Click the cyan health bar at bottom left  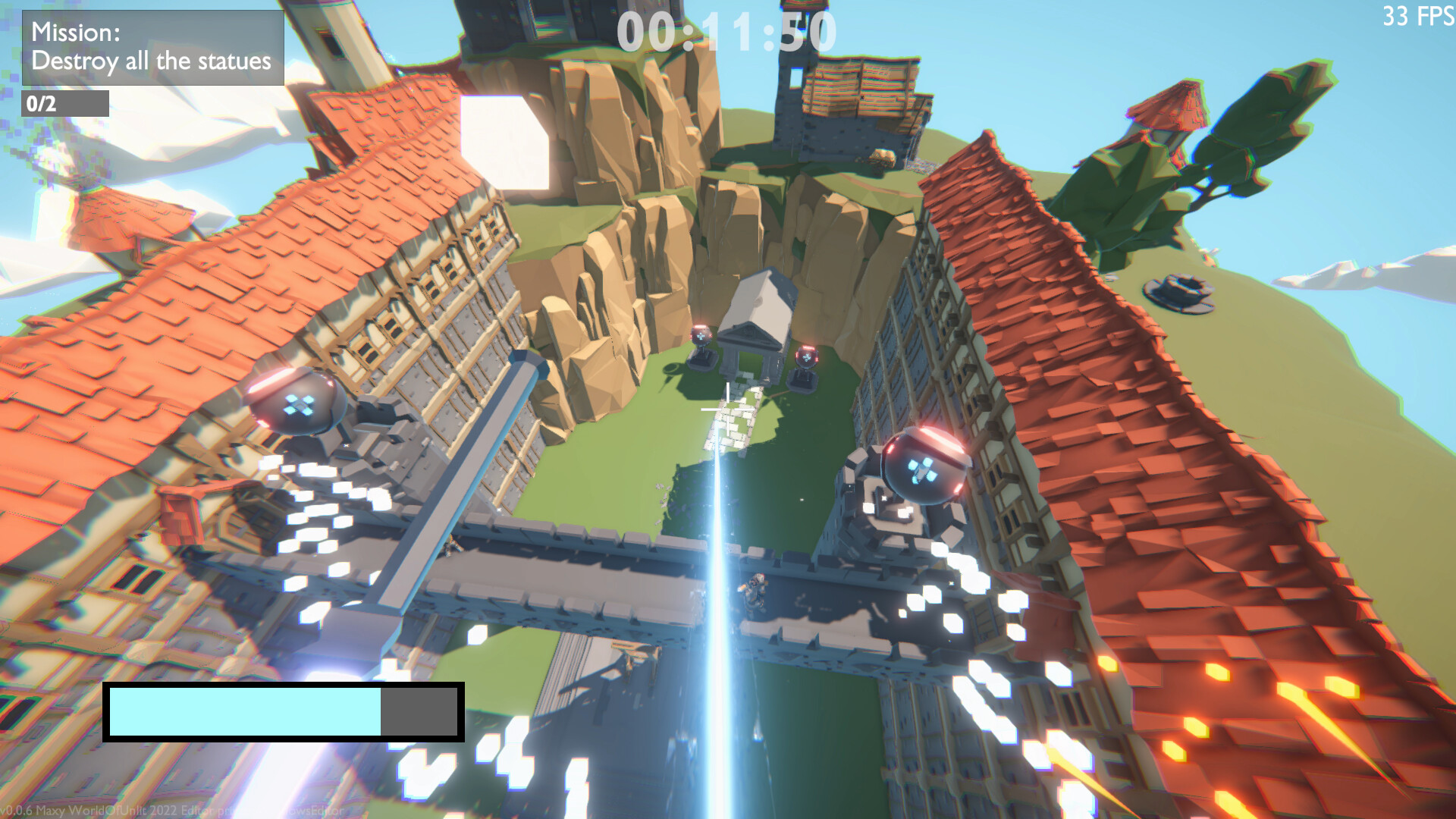click(x=246, y=713)
